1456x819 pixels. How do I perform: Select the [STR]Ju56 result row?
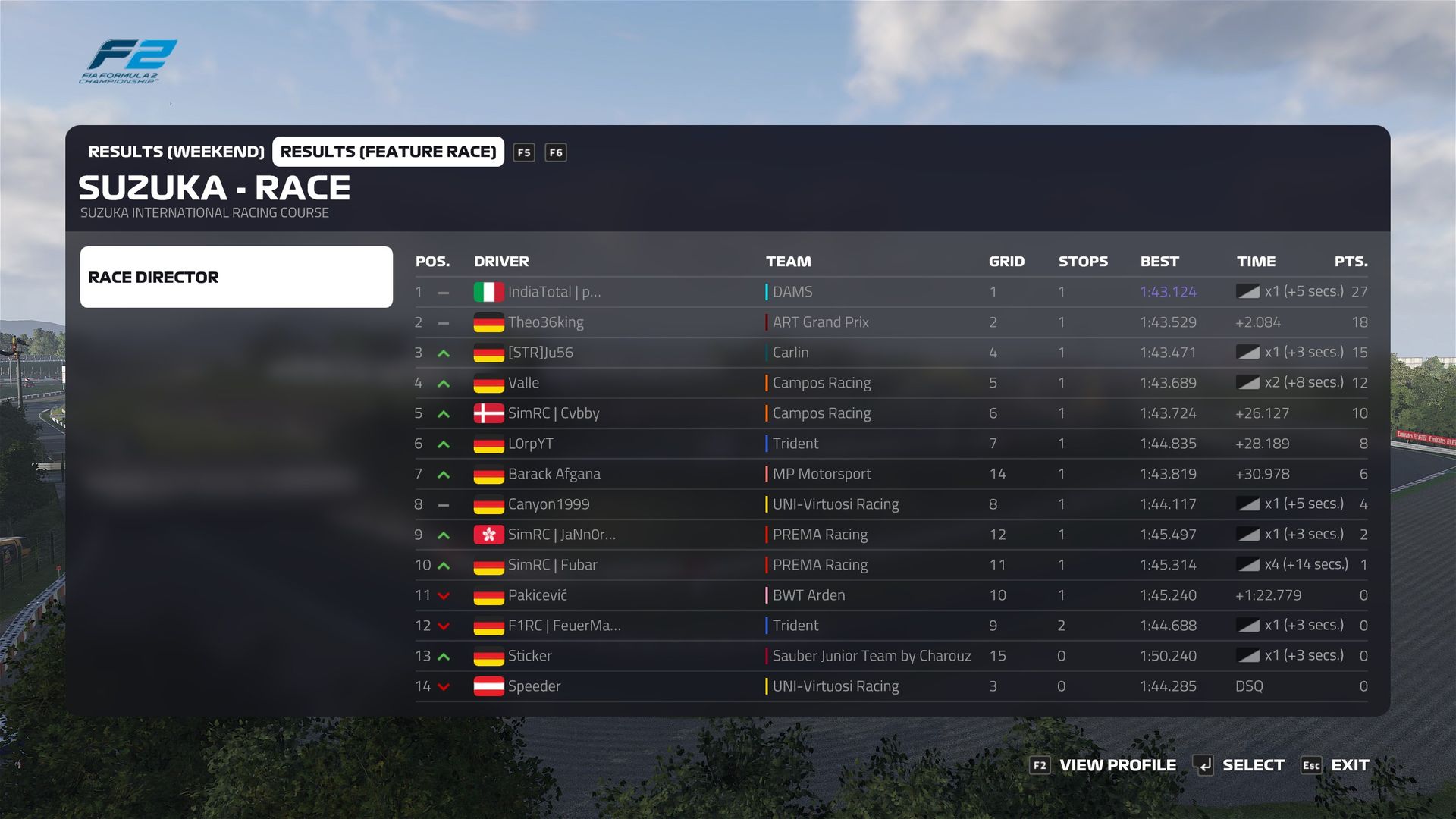coord(541,353)
